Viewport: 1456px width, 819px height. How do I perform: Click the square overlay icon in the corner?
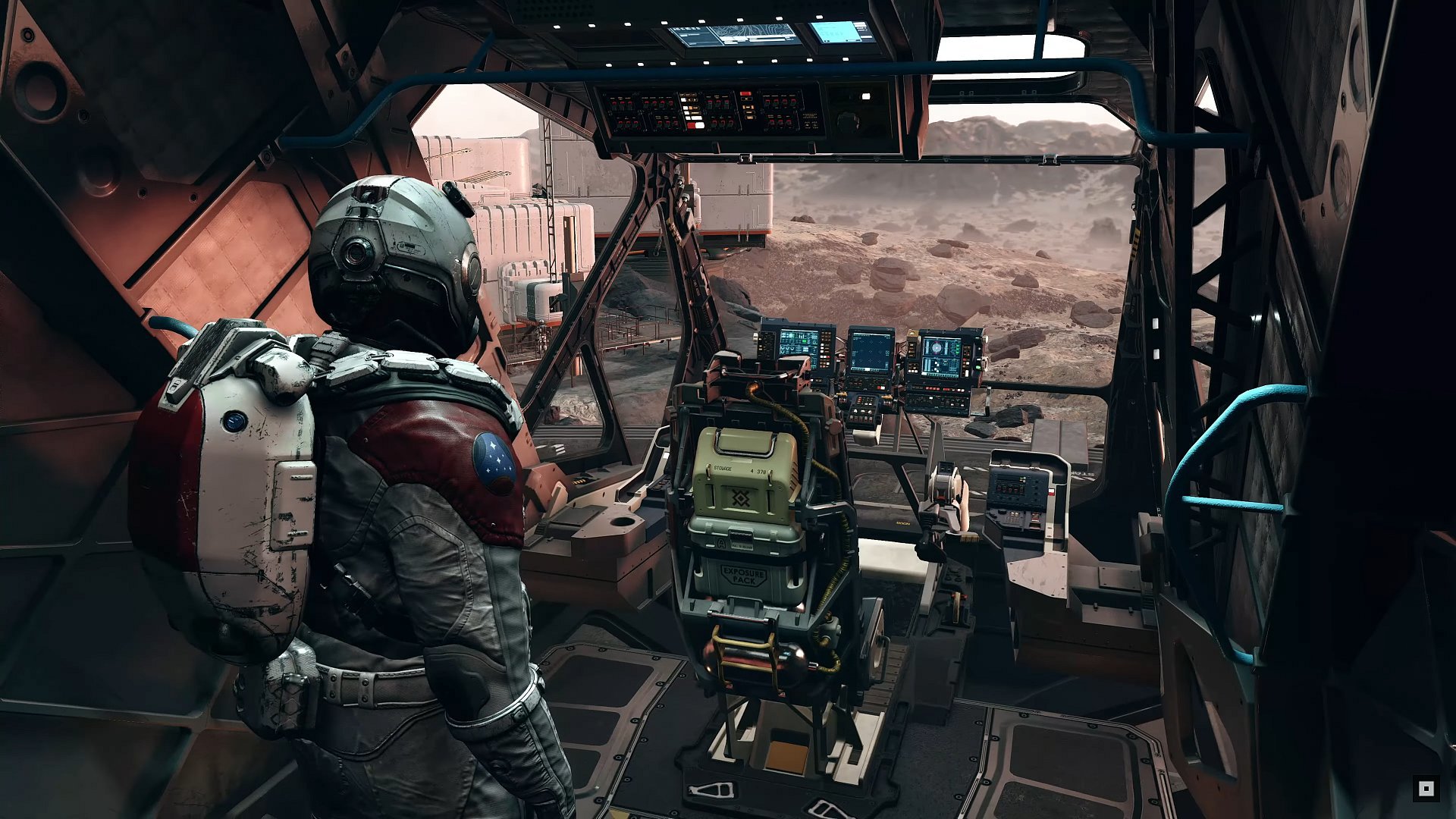coord(1426,789)
